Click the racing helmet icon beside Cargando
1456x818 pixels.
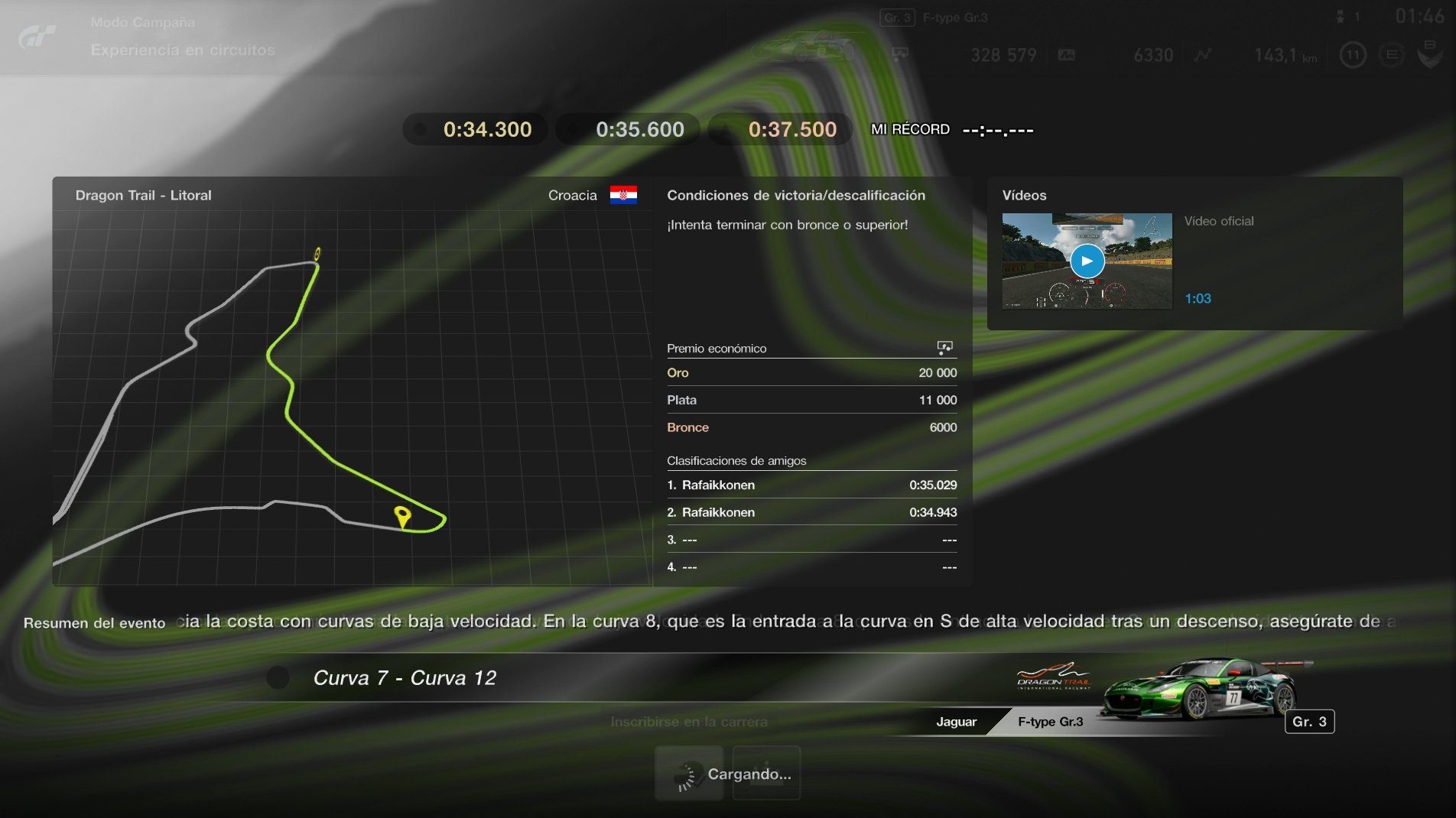pos(687,773)
